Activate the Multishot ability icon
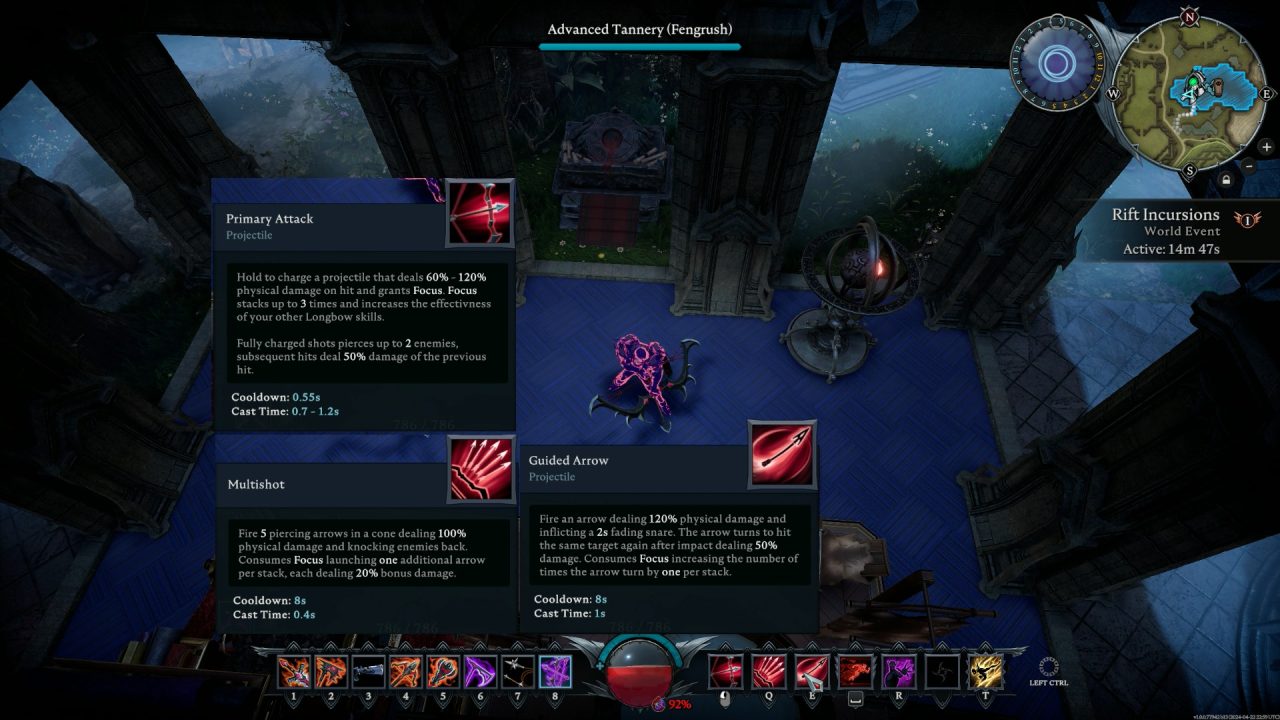1280x720 pixels. tap(769, 671)
